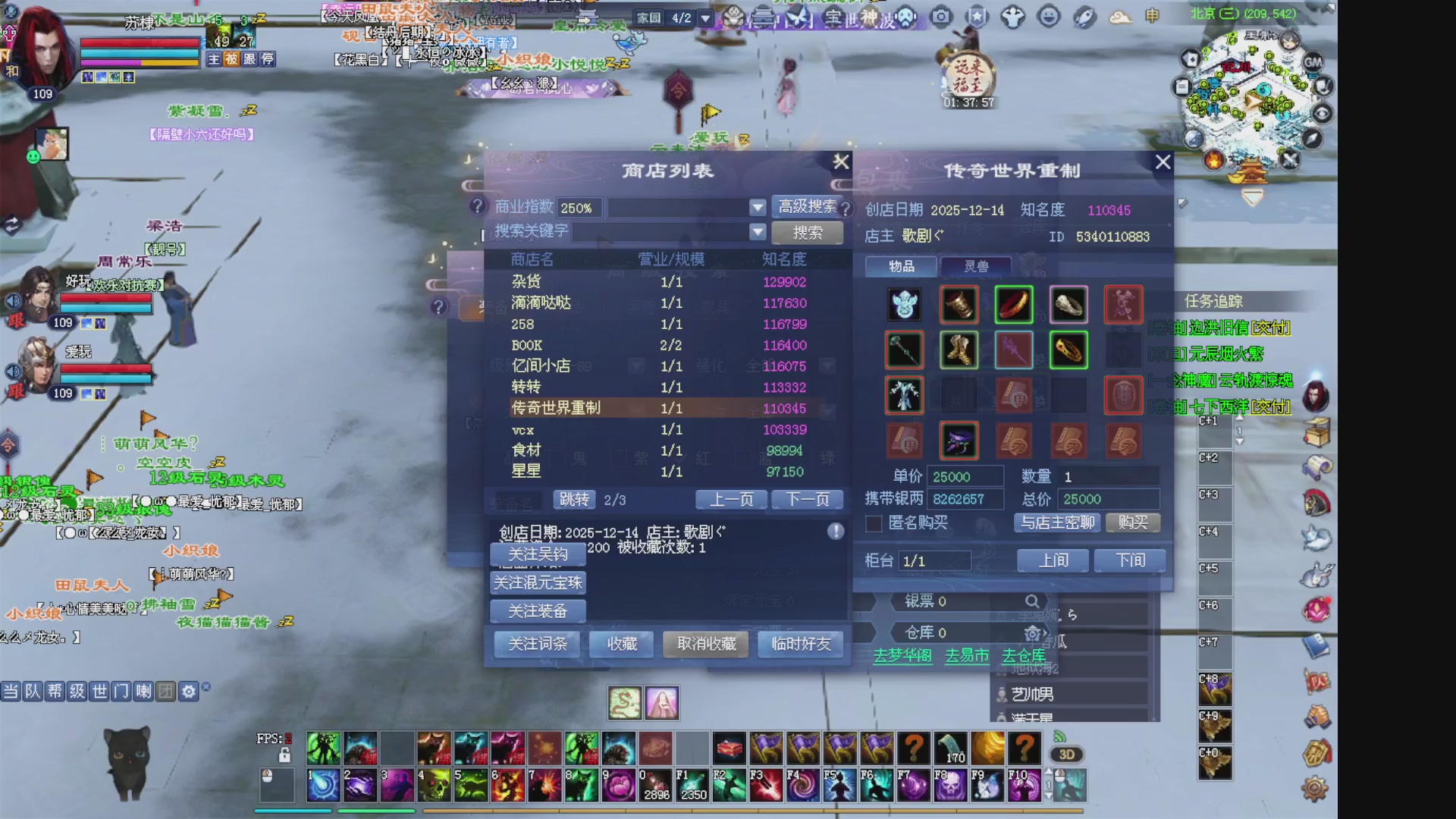Open the smiley emote icon in top bar
1456x819 pixels.
[1050, 15]
